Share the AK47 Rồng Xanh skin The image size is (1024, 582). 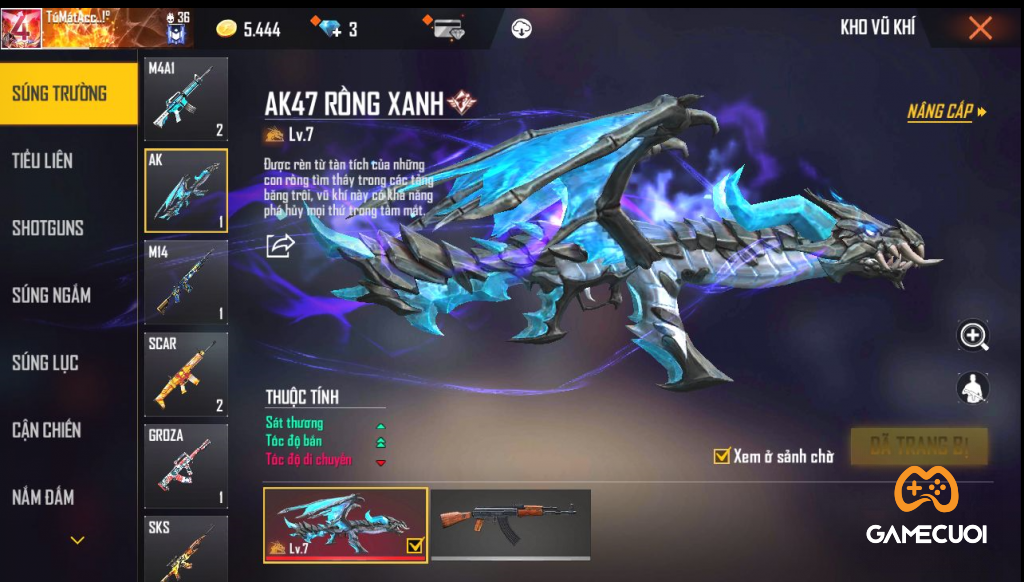click(280, 245)
